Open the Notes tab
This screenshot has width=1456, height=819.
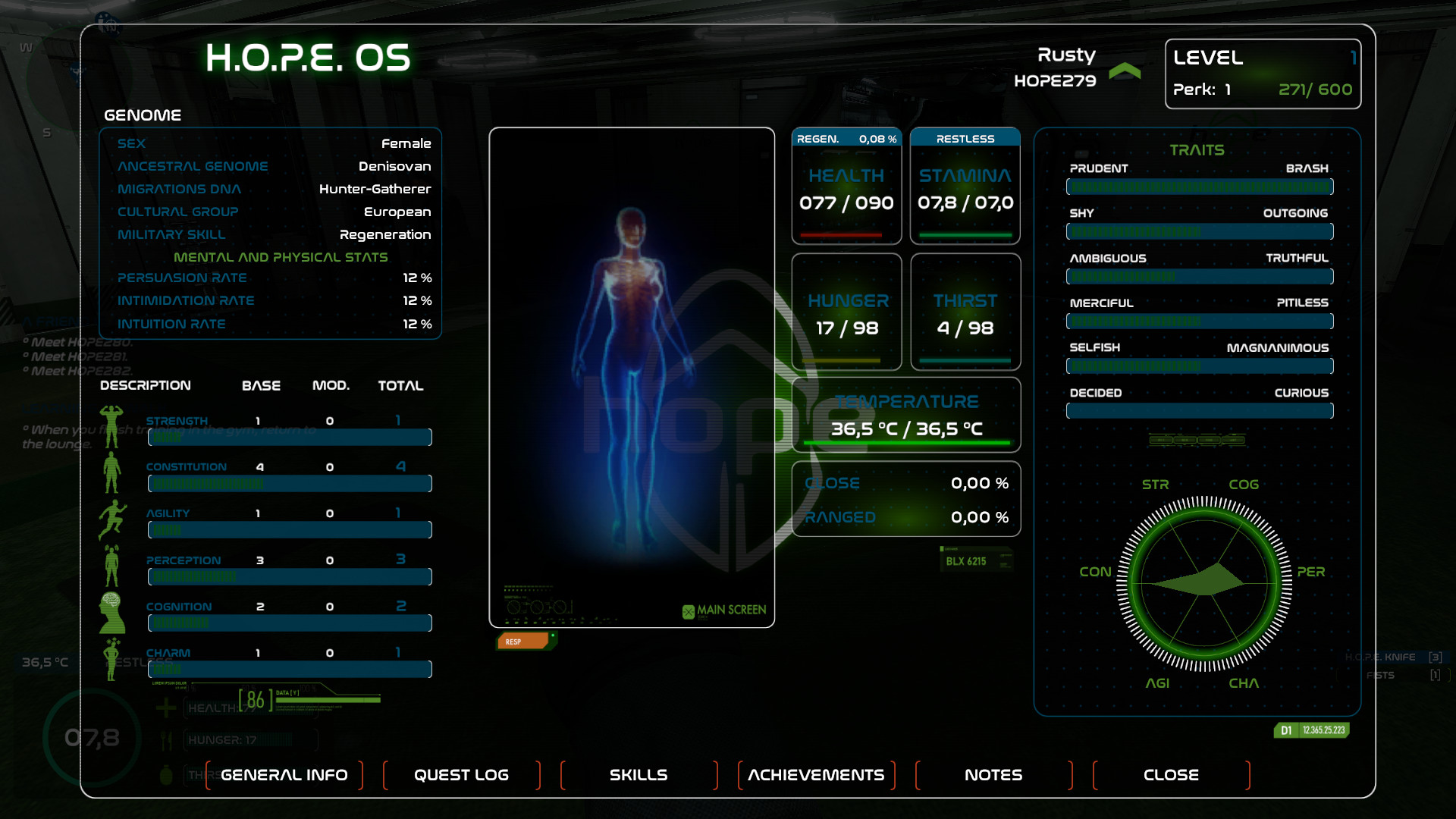point(993,775)
